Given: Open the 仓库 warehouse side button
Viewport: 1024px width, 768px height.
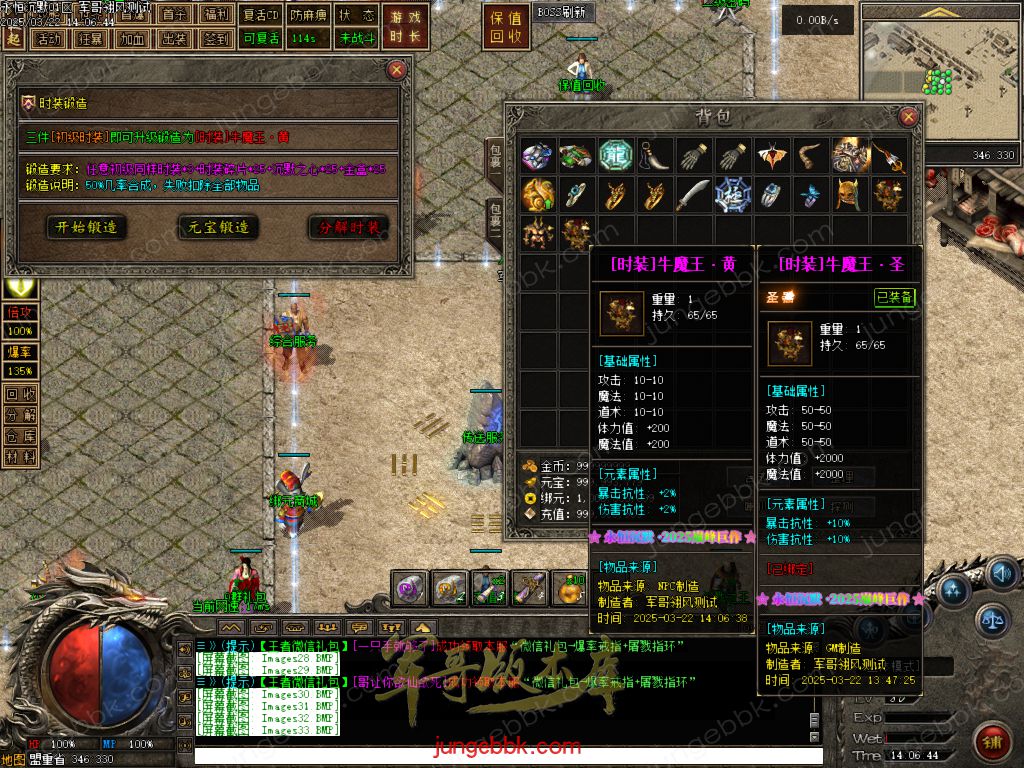Looking at the screenshot, I should click(x=21, y=436).
